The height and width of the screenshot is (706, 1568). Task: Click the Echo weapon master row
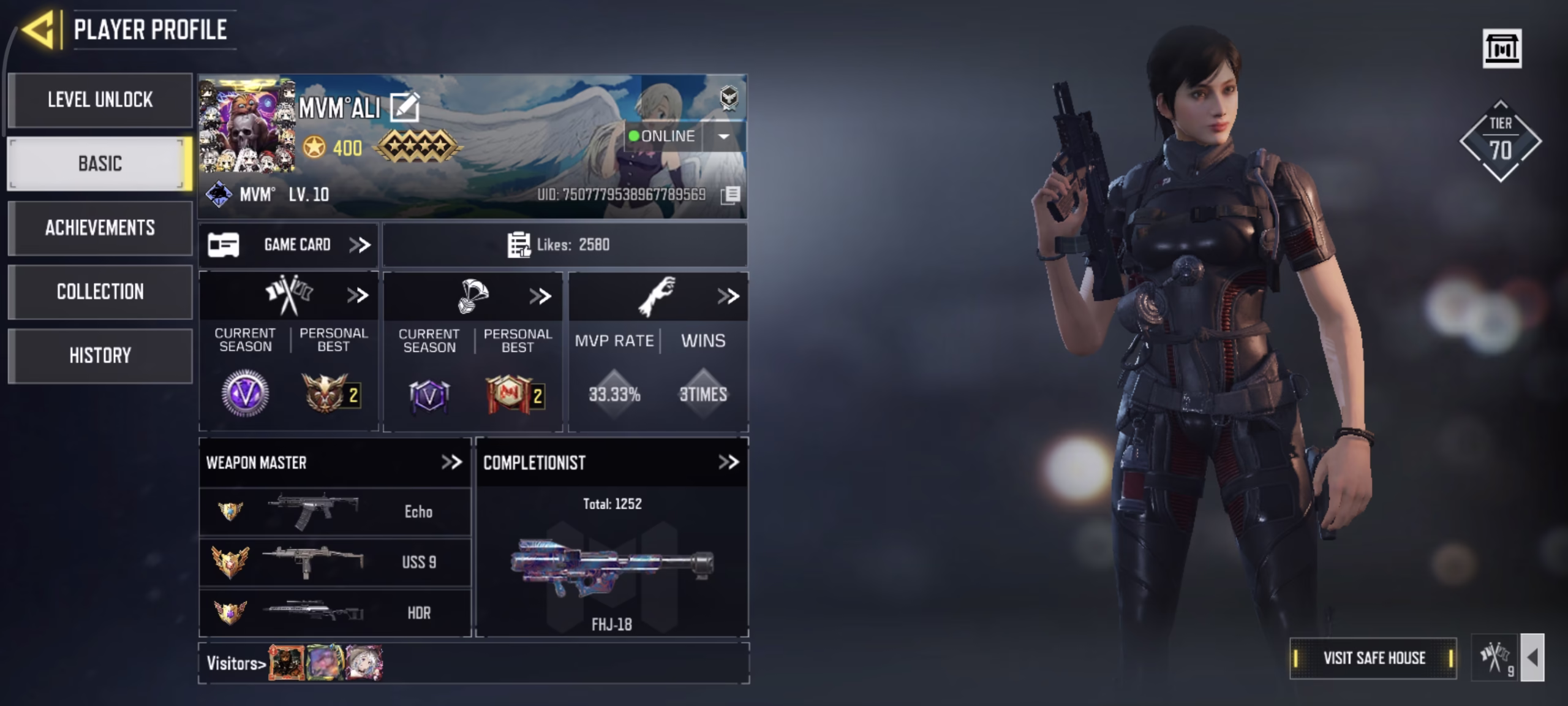pos(335,512)
